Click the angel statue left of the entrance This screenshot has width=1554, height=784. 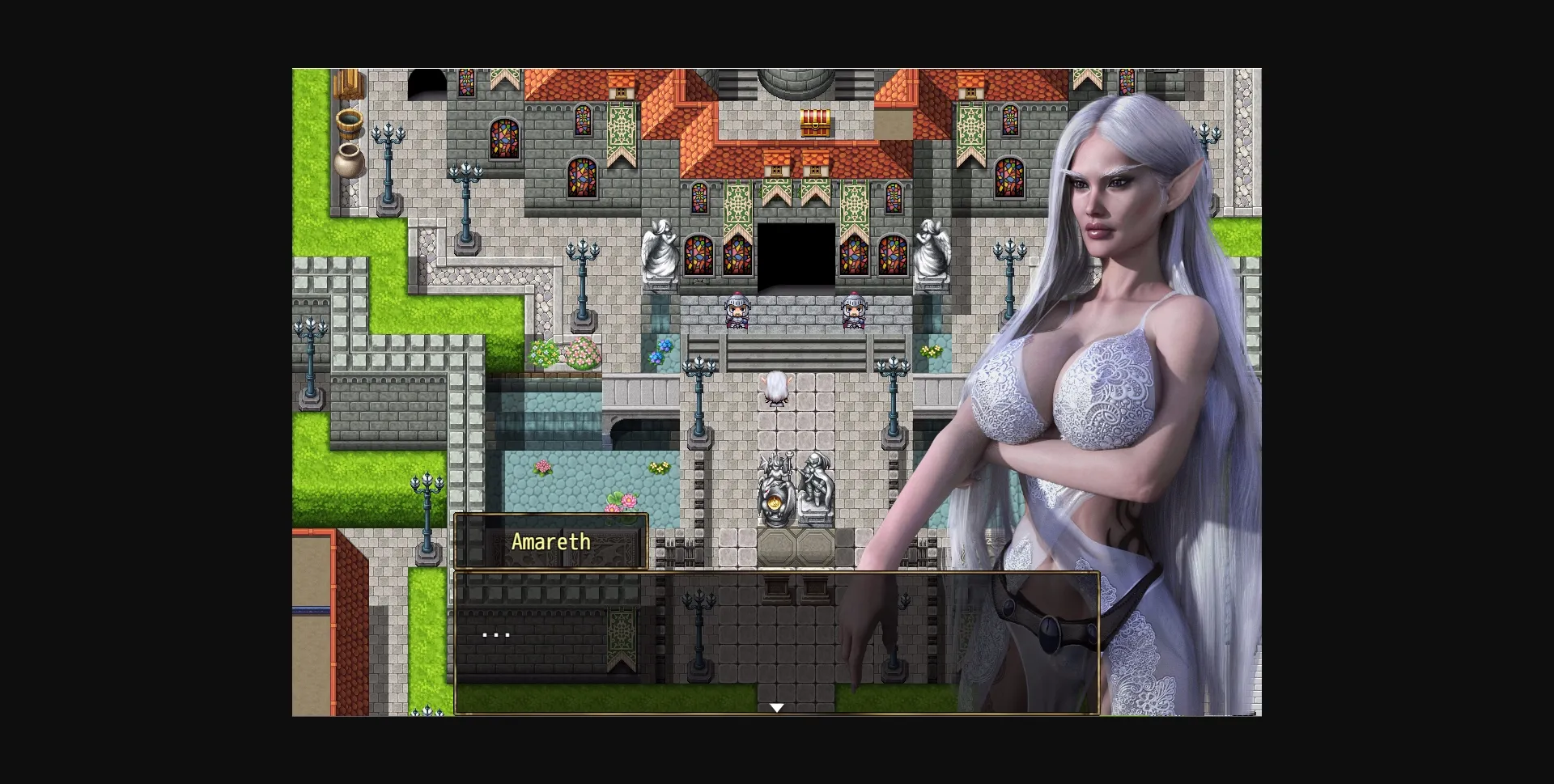(x=660, y=251)
